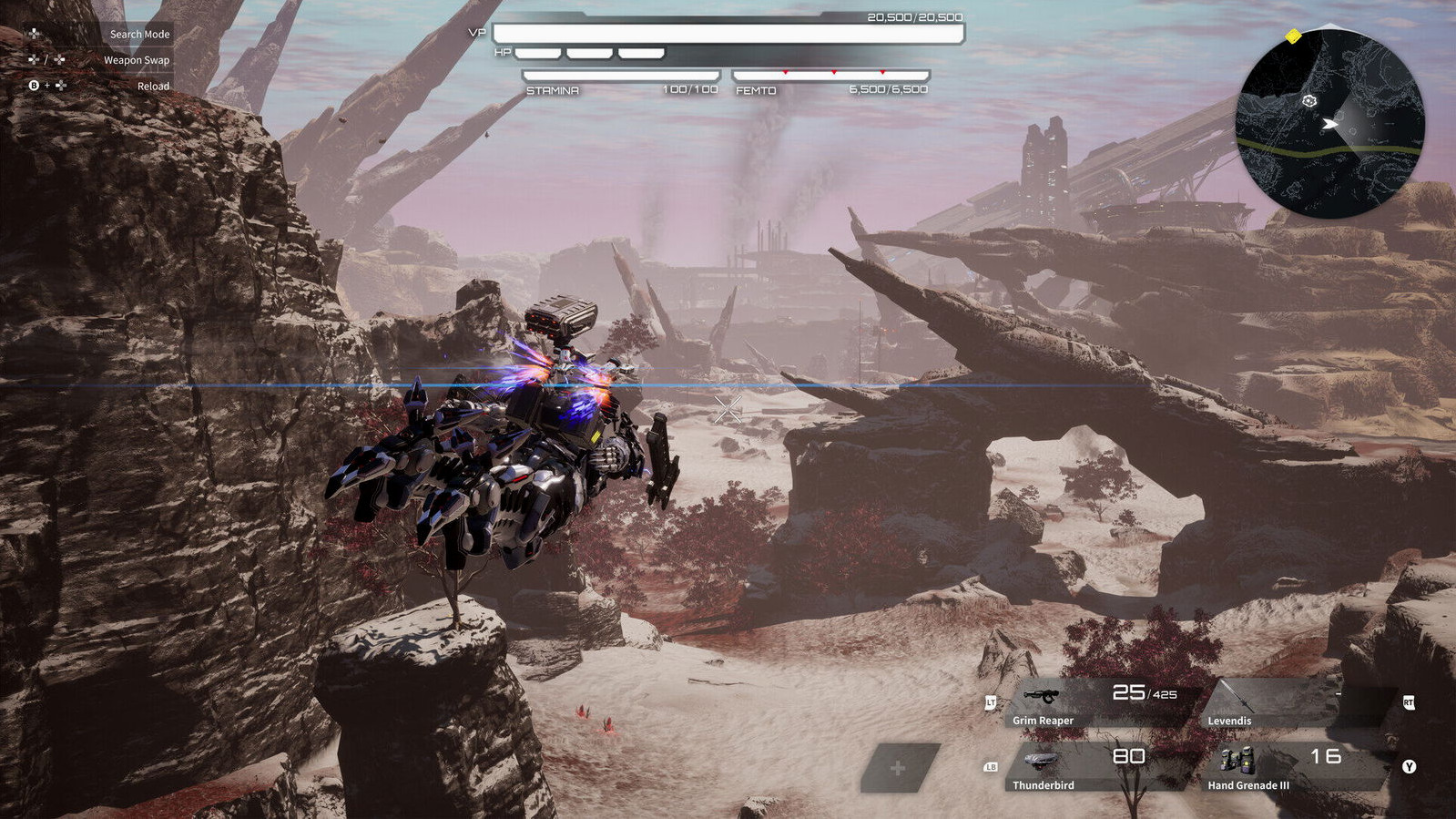1456x819 pixels.
Task: Click the Hand Grenade III icon
Action: pos(1237,760)
